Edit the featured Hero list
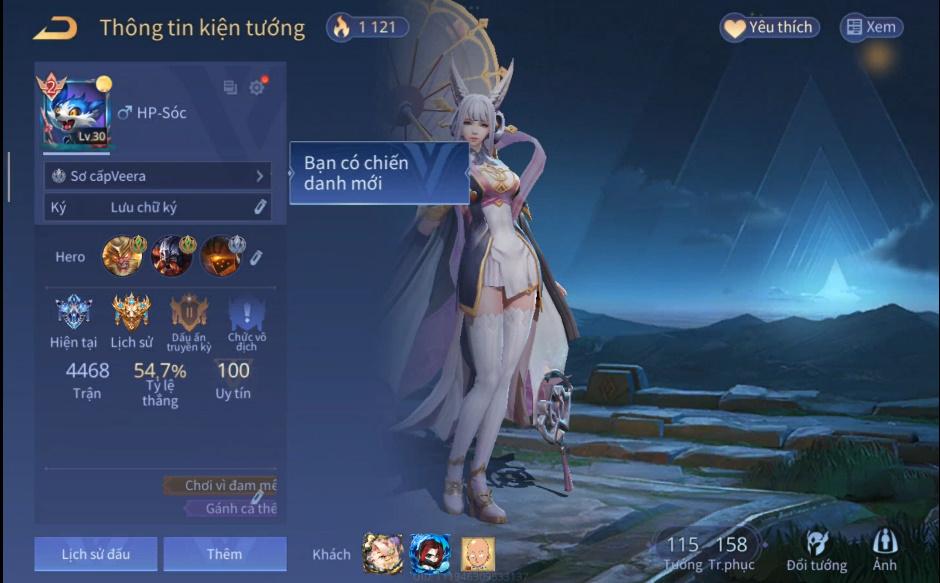Image resolution: width=940 pixels, height=583 pixels. tap(256, 257)
